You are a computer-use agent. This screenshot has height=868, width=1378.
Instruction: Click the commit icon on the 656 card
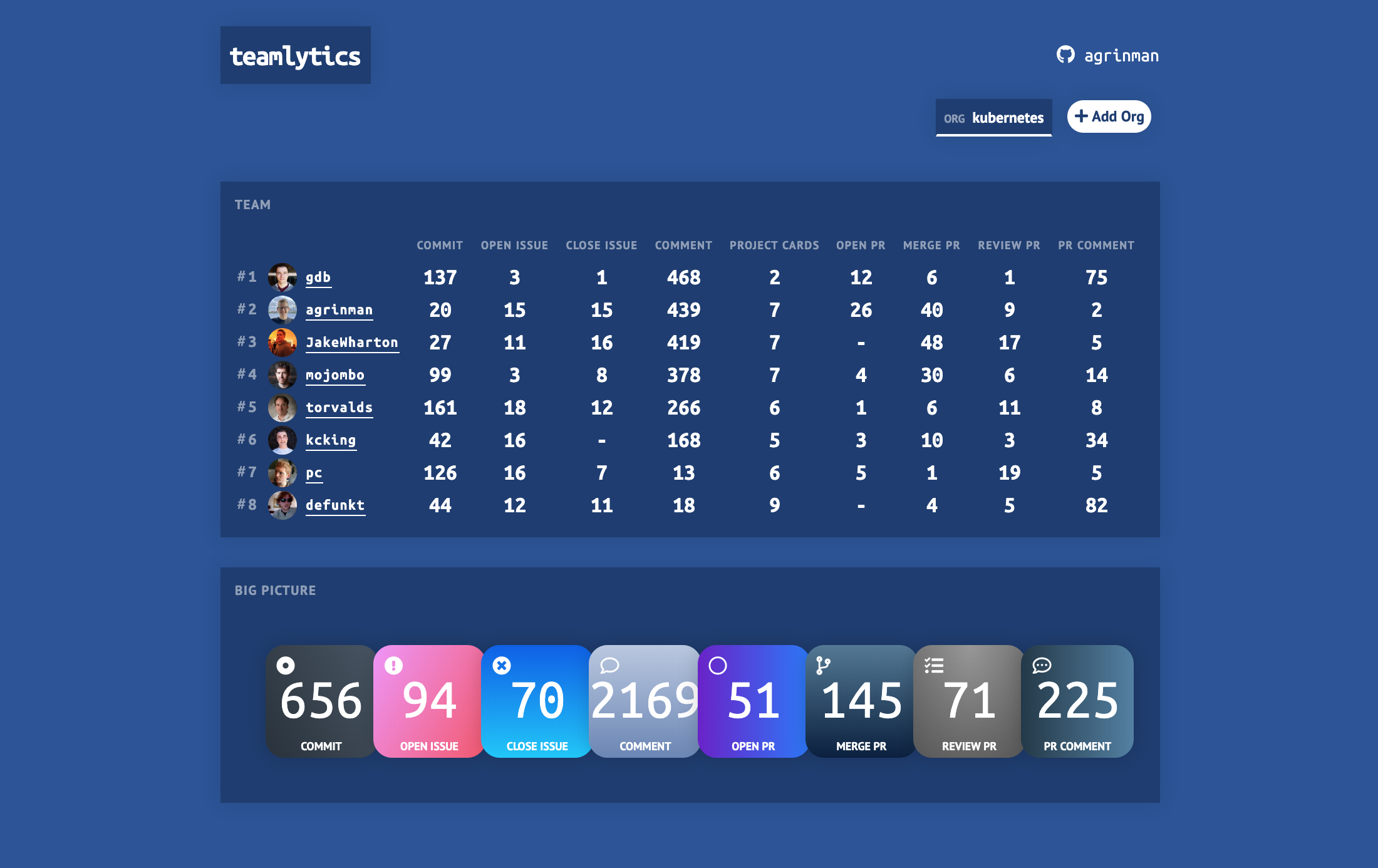coord(286,667)
